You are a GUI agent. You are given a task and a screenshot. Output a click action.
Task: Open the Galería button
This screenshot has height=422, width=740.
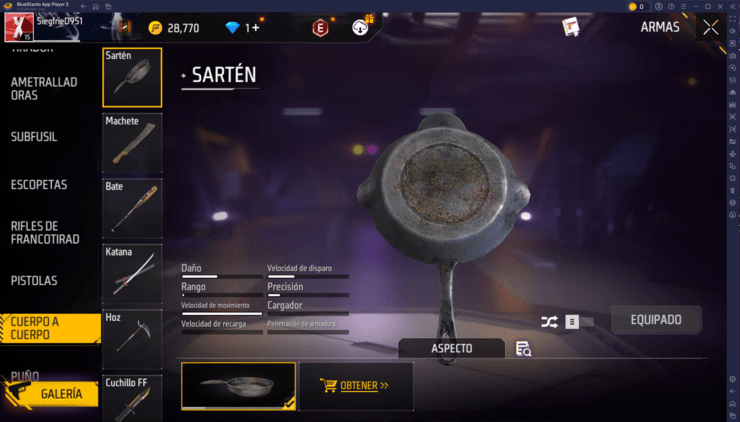[55, 394]
